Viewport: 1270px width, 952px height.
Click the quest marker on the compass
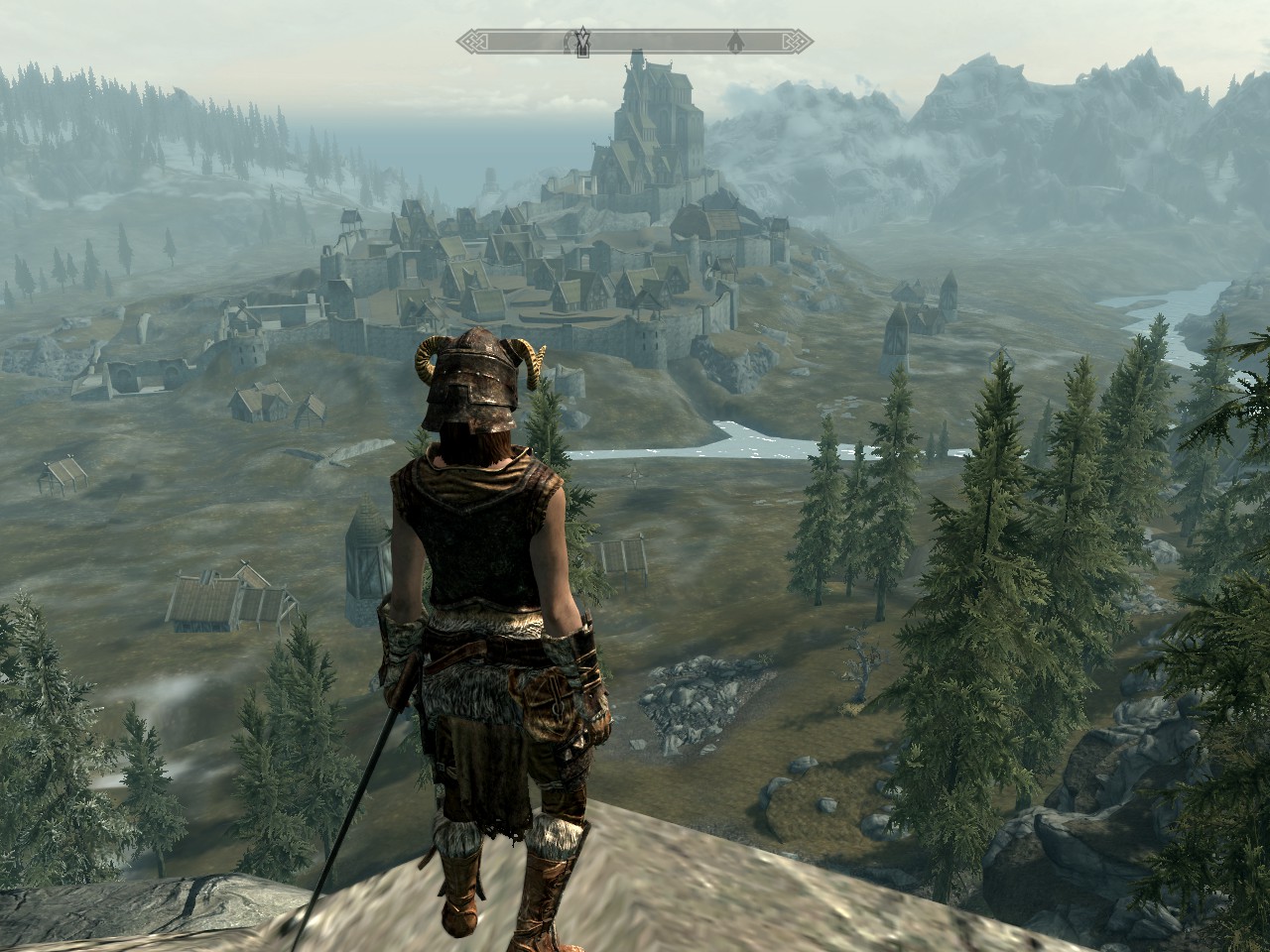(x=583, y=41)
